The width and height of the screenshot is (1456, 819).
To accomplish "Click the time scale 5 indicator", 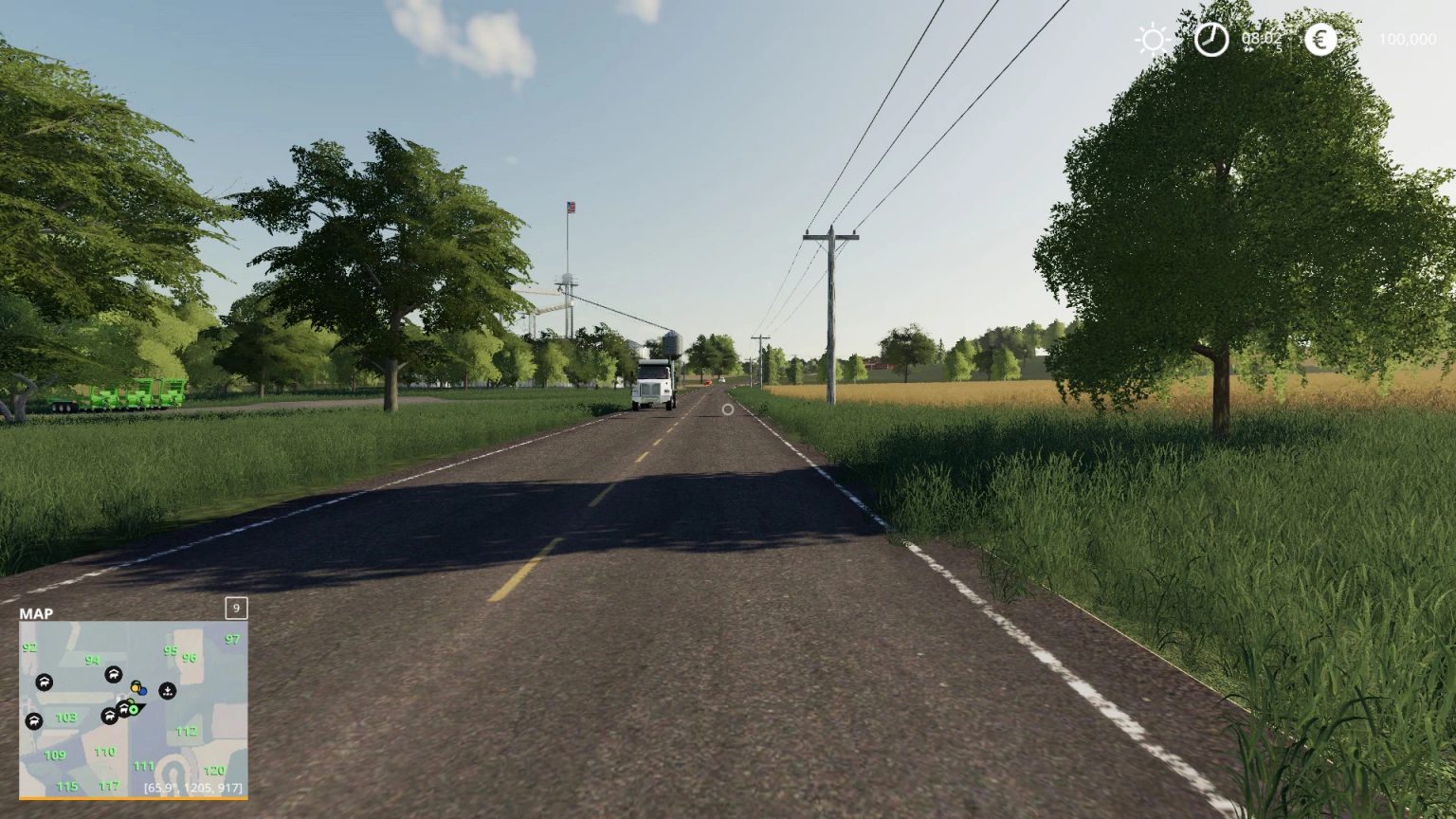I will point(1278,49).
